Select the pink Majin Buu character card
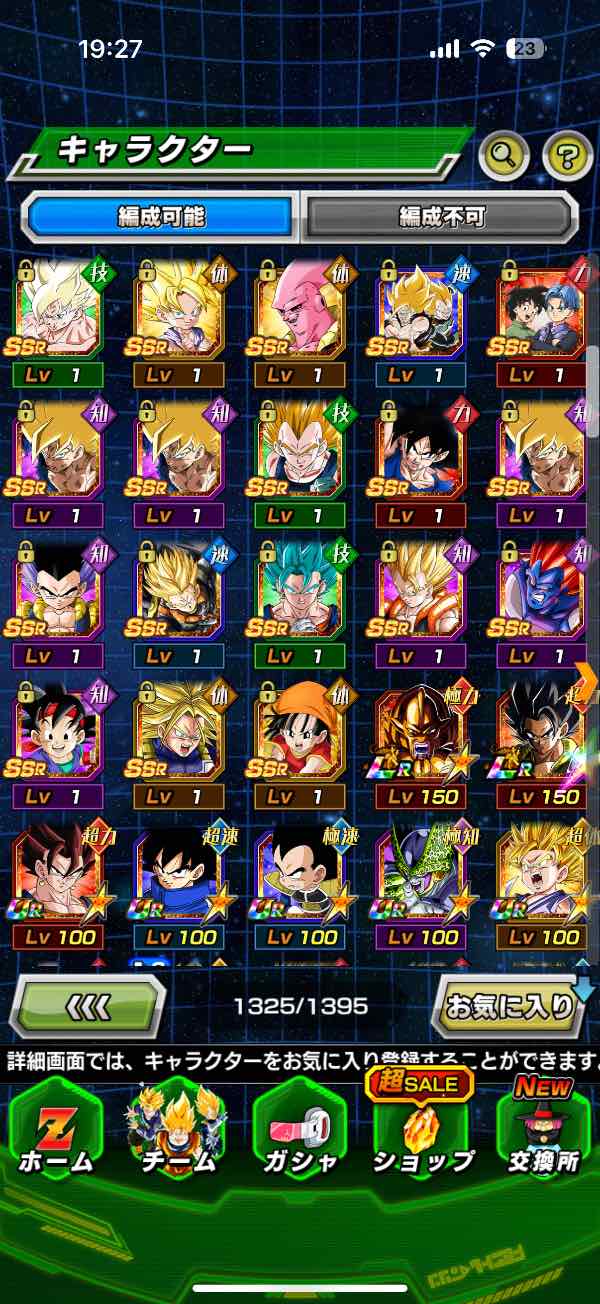This screenshot has width=600, height=1304. point(299,312)
